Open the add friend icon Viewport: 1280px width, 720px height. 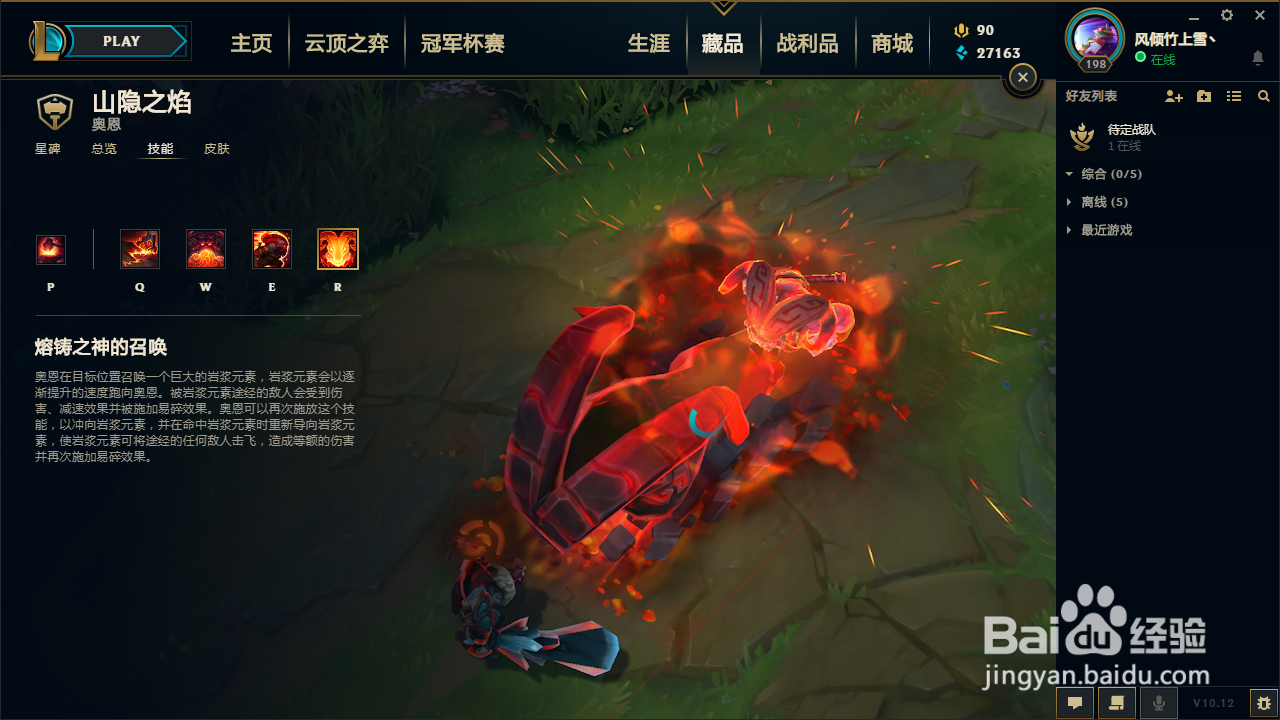(x=1173, y=96)
